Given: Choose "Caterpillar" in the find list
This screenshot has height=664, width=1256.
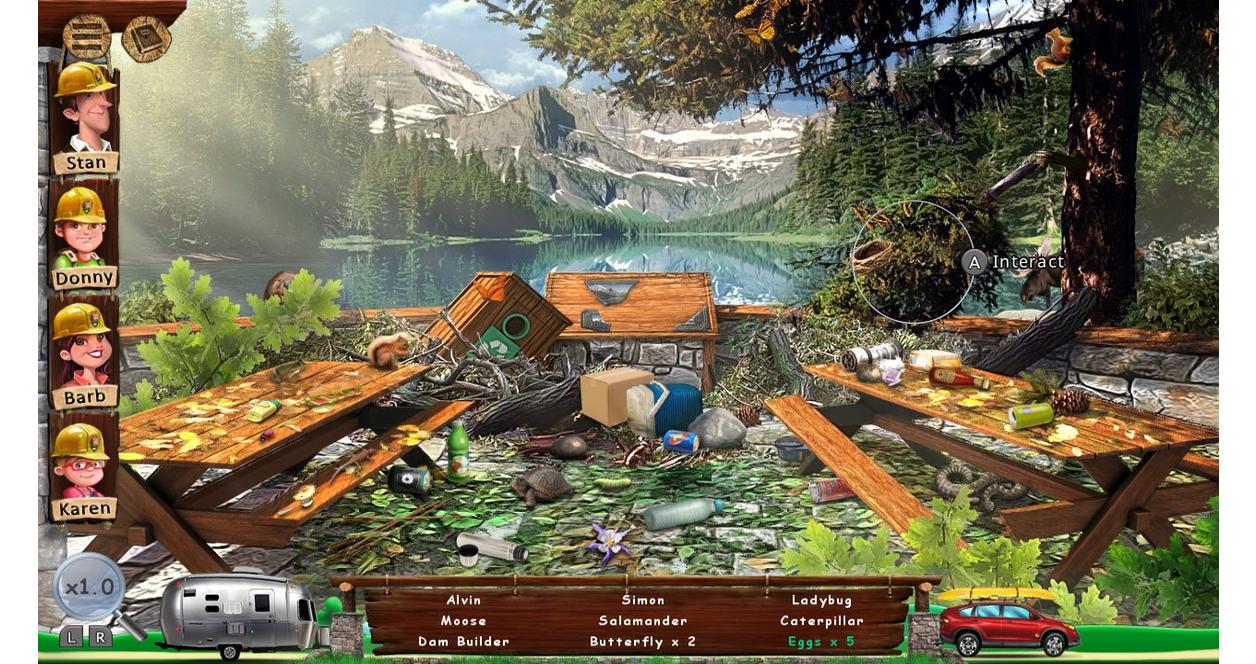Looking at the screenshot, I should pos(821,621).
